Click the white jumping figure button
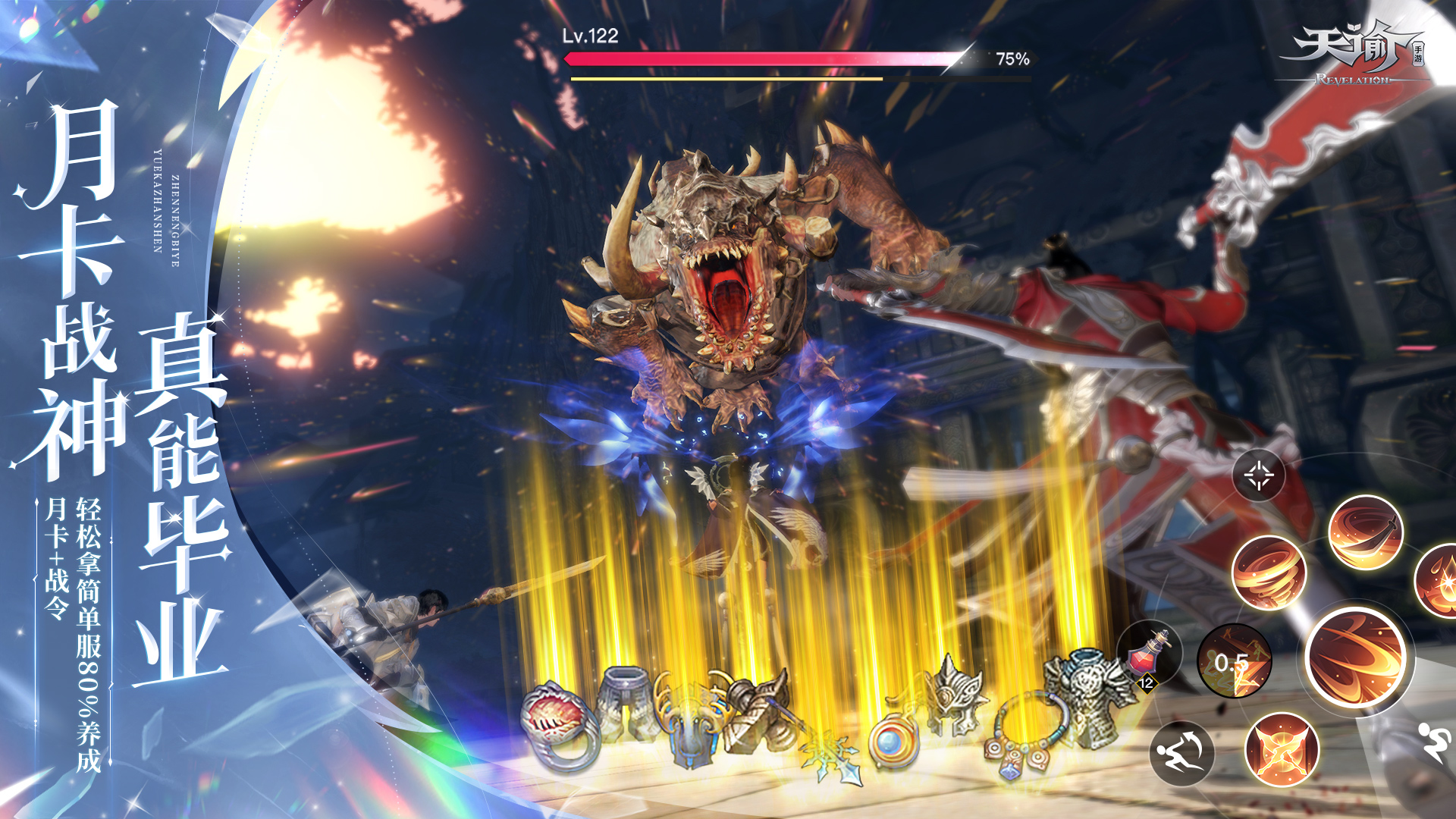The image size is (1456, 819). pyautogui.click(x=1435, y=741)
